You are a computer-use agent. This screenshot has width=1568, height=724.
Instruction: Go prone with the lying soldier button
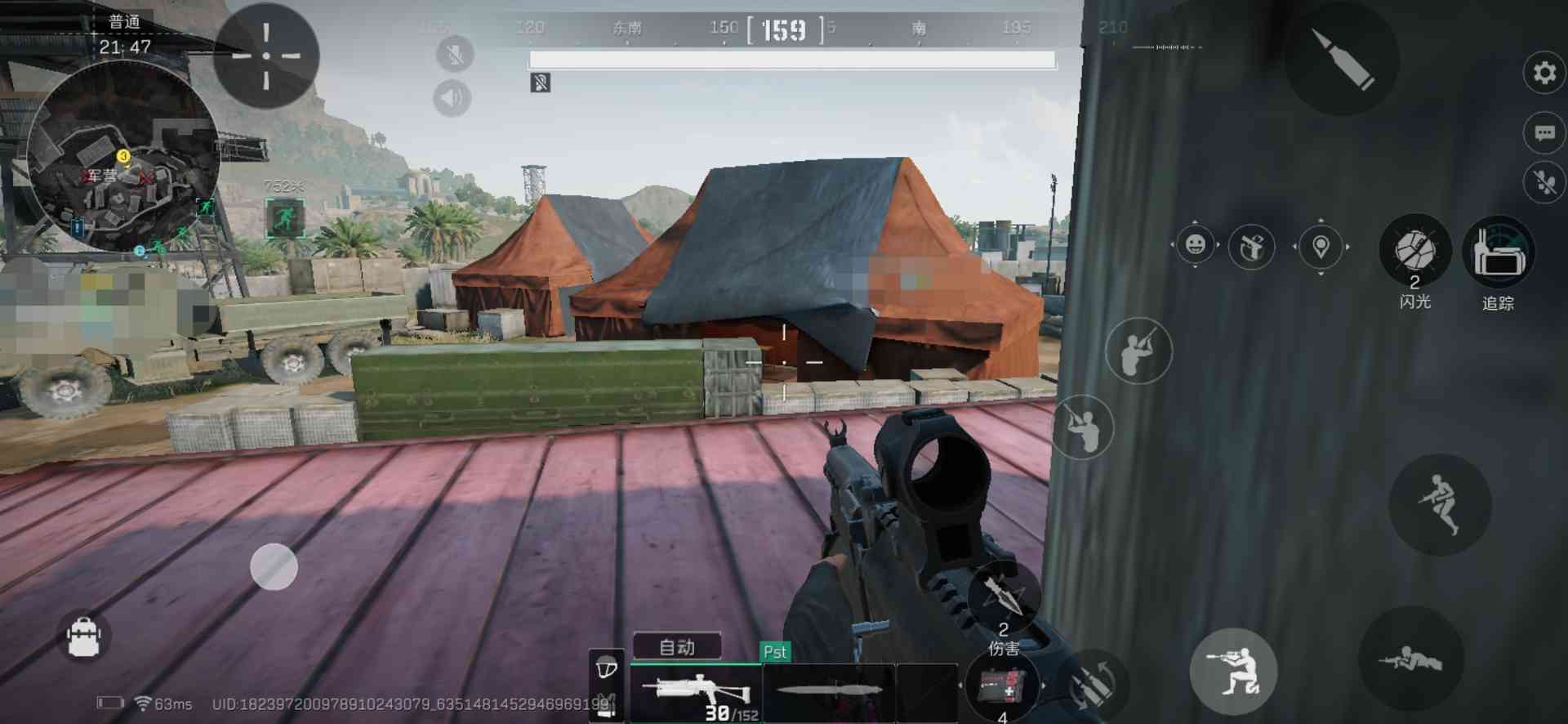pyautogui.click(x=1410, y=658)
